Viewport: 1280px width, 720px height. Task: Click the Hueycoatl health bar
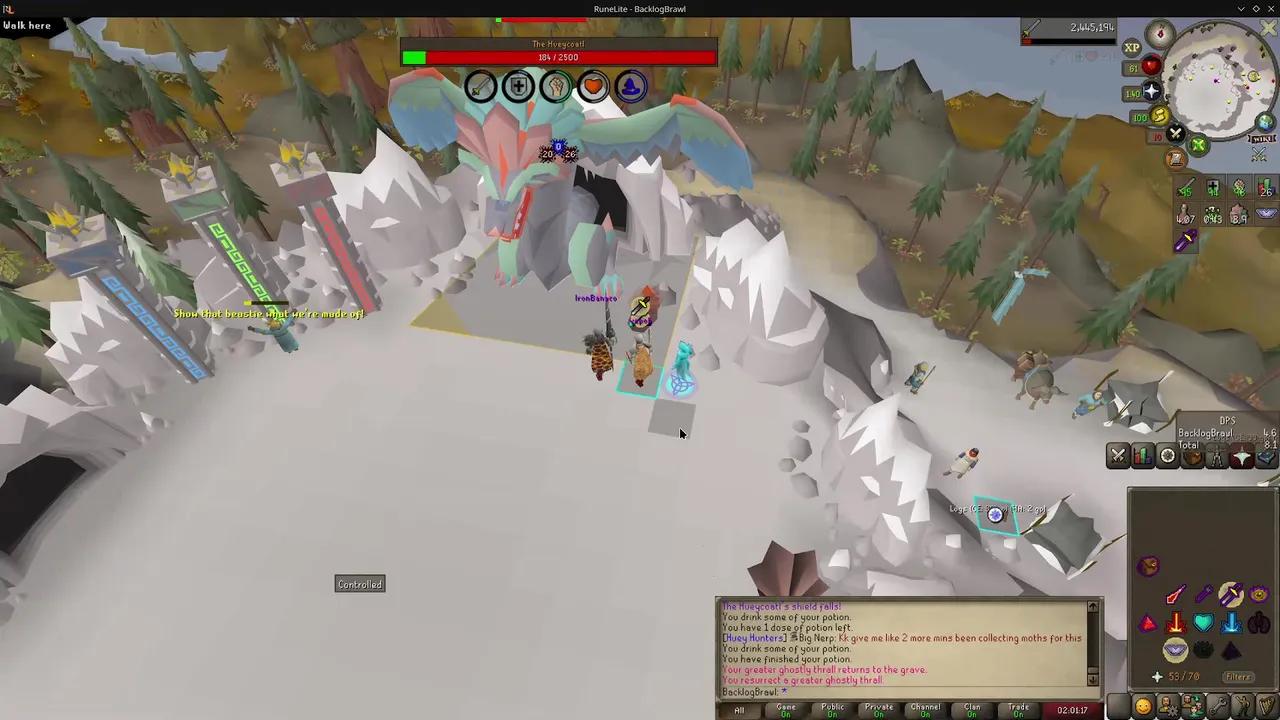pyautogui.click(x=558, y=57)
